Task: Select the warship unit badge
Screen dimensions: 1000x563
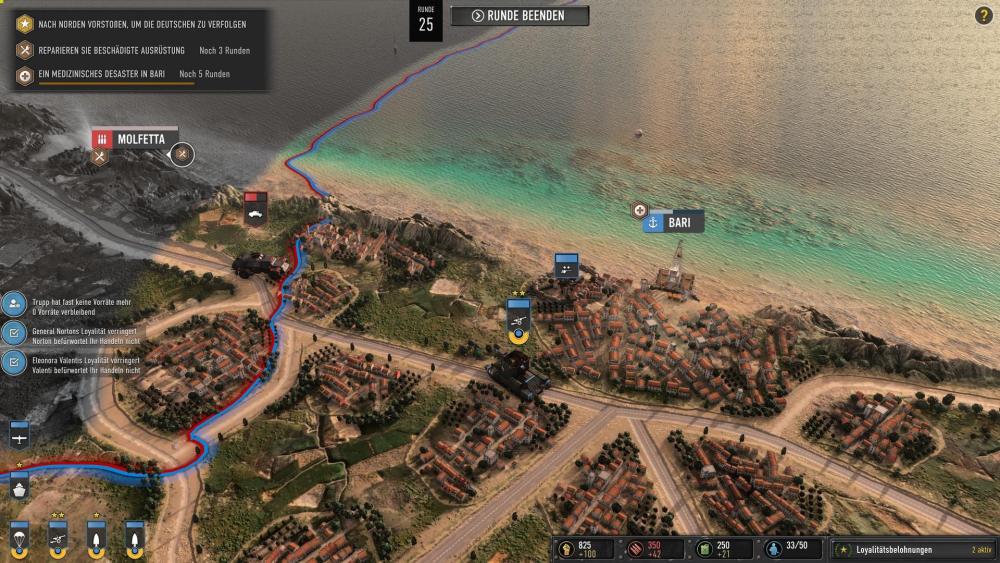Action: pos(18,487)
